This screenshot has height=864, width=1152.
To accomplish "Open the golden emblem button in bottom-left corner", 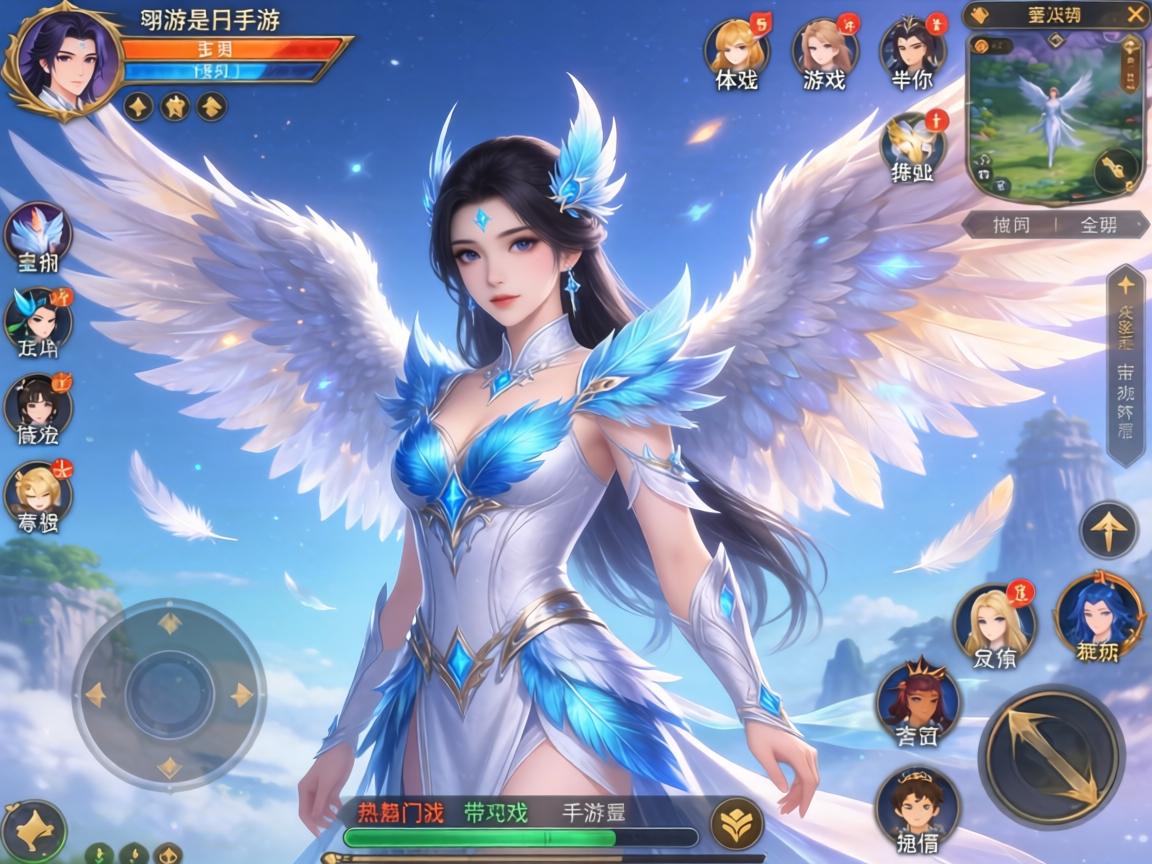I will pos(34,830).
